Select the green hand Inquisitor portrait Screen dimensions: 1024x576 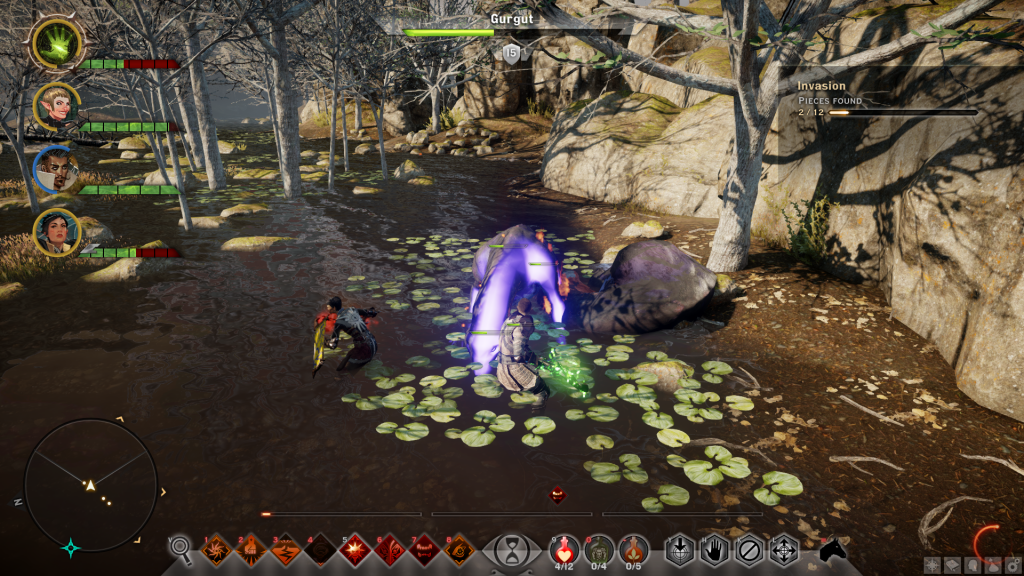pyautogui.click(x=57, y=43)
